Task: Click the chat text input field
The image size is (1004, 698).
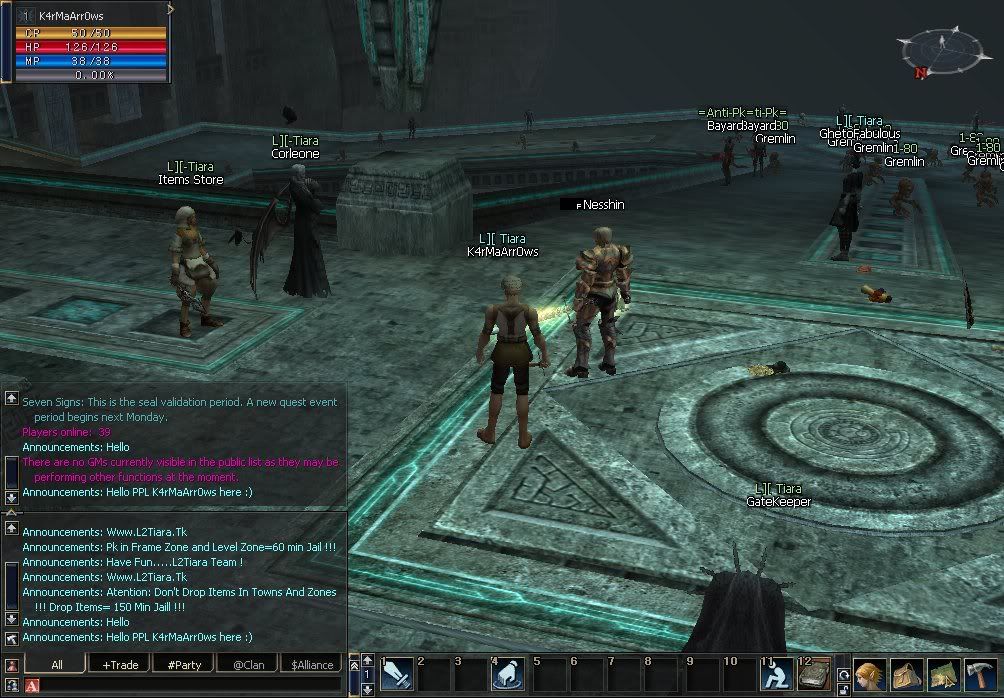Action: coord(190,686)
